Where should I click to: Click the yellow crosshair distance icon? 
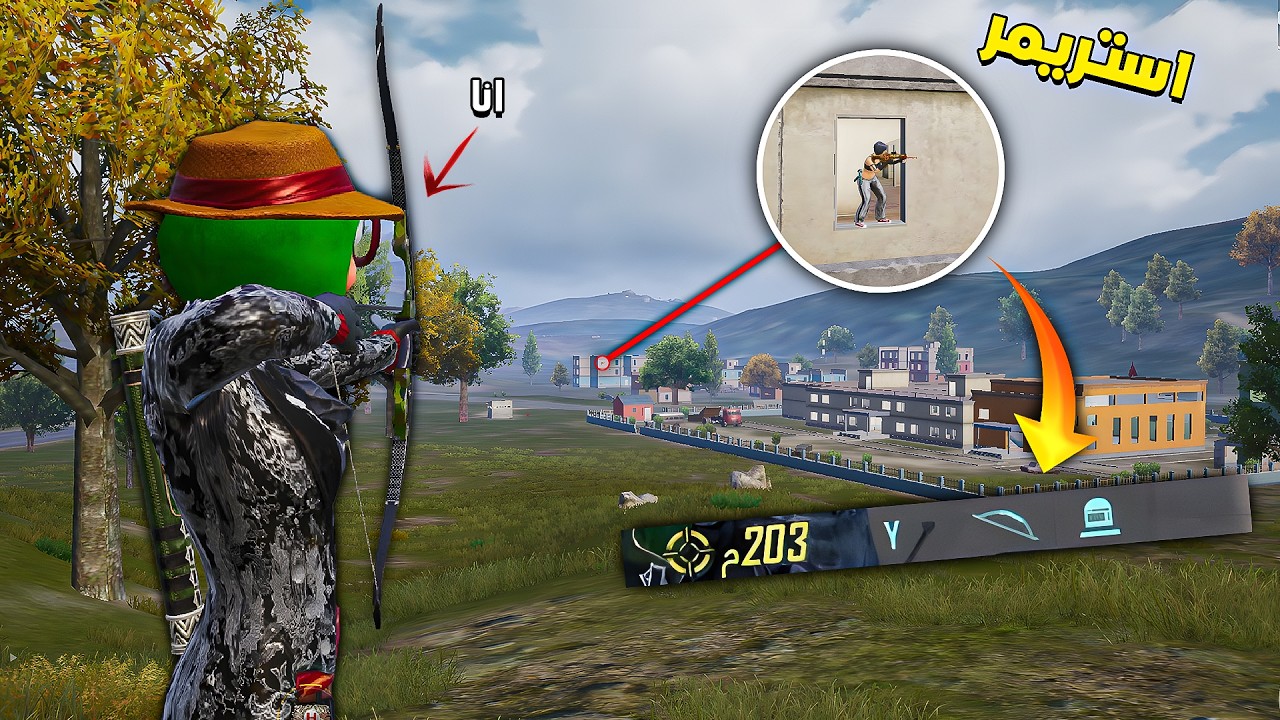(688, 550)
